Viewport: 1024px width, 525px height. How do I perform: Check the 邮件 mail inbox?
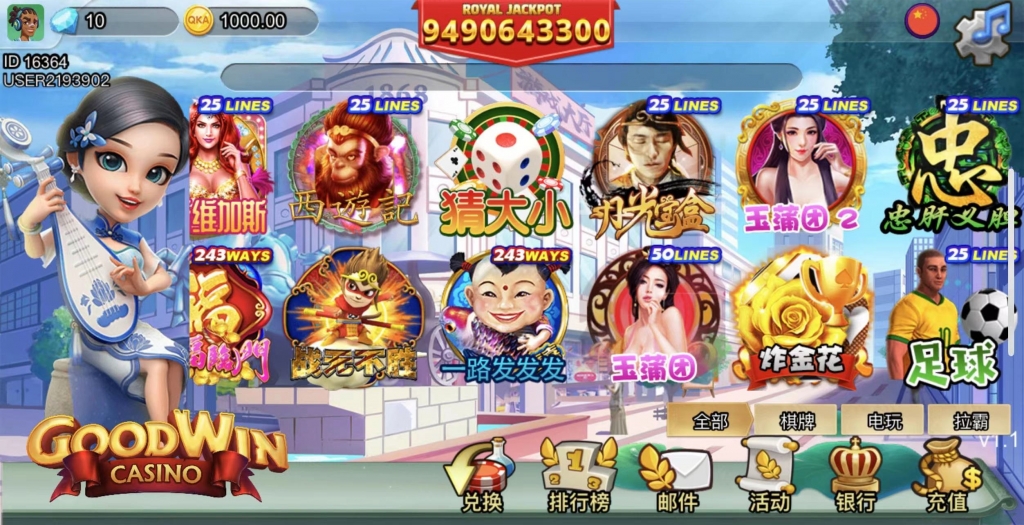coord(677,477)
